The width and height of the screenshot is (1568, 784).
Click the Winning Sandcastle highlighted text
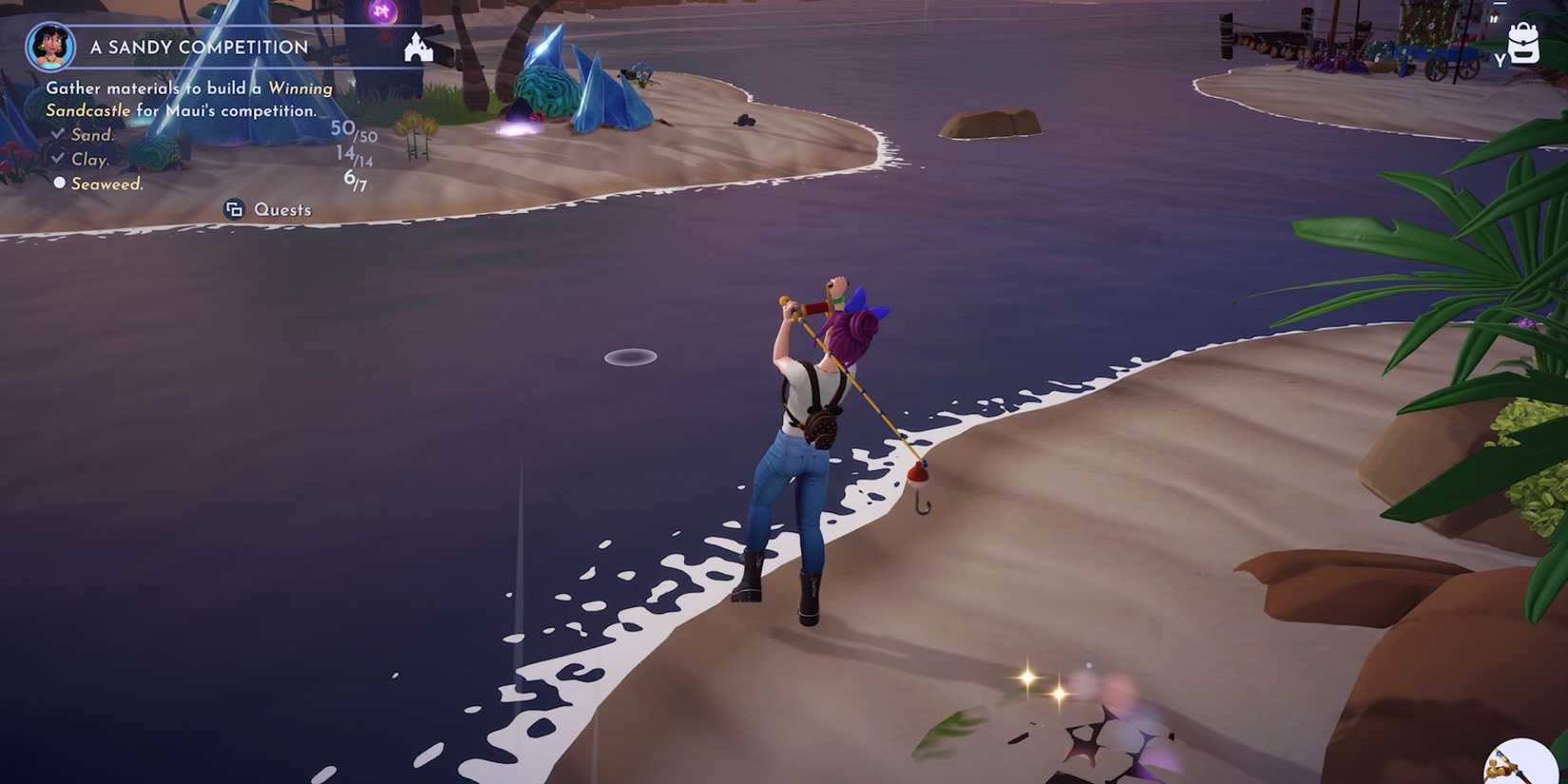pos(300,87)
